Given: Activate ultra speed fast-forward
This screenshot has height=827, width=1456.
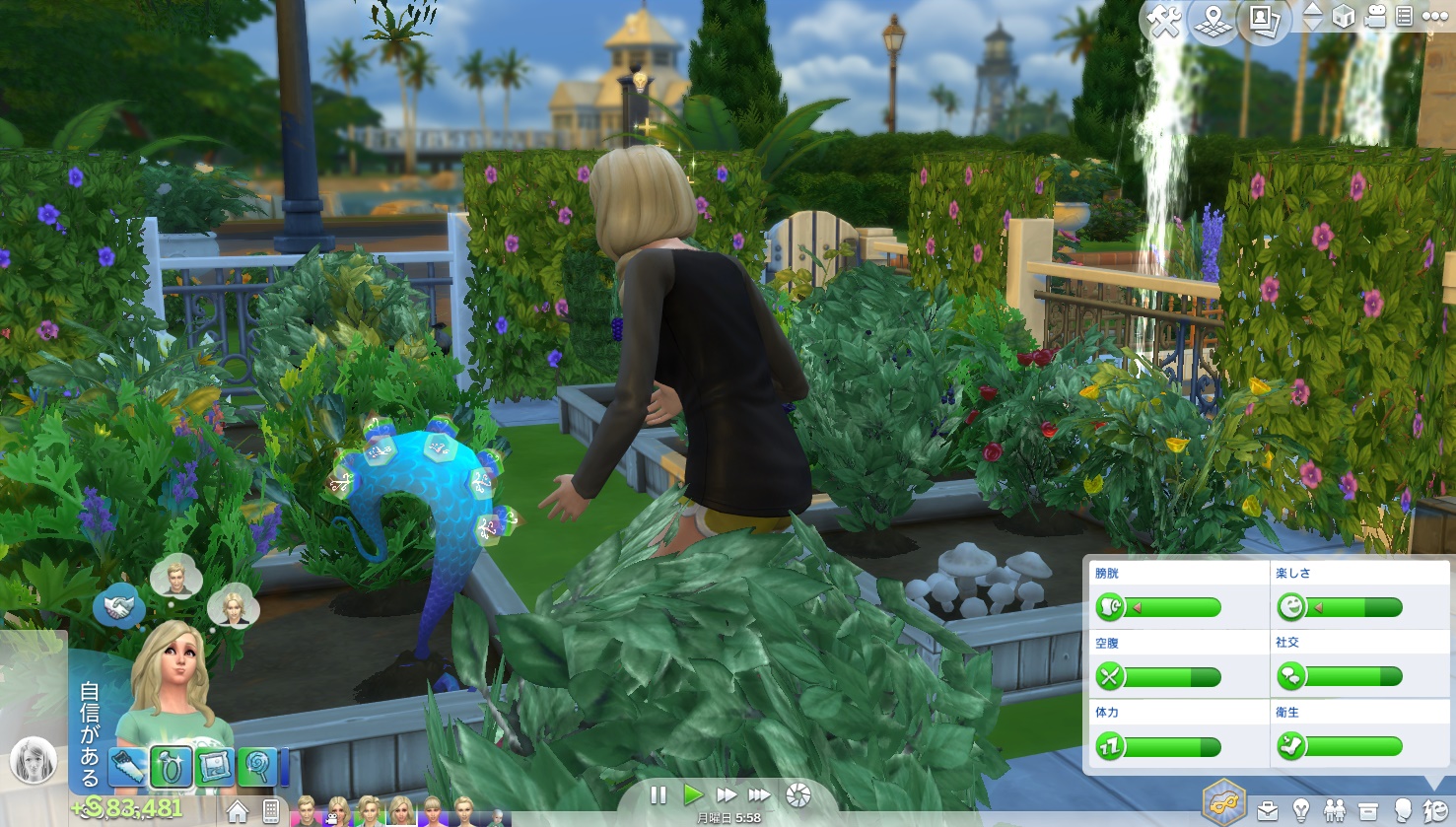Looking at the screenshot, I should pyautogui.click(x=760, y=794).
